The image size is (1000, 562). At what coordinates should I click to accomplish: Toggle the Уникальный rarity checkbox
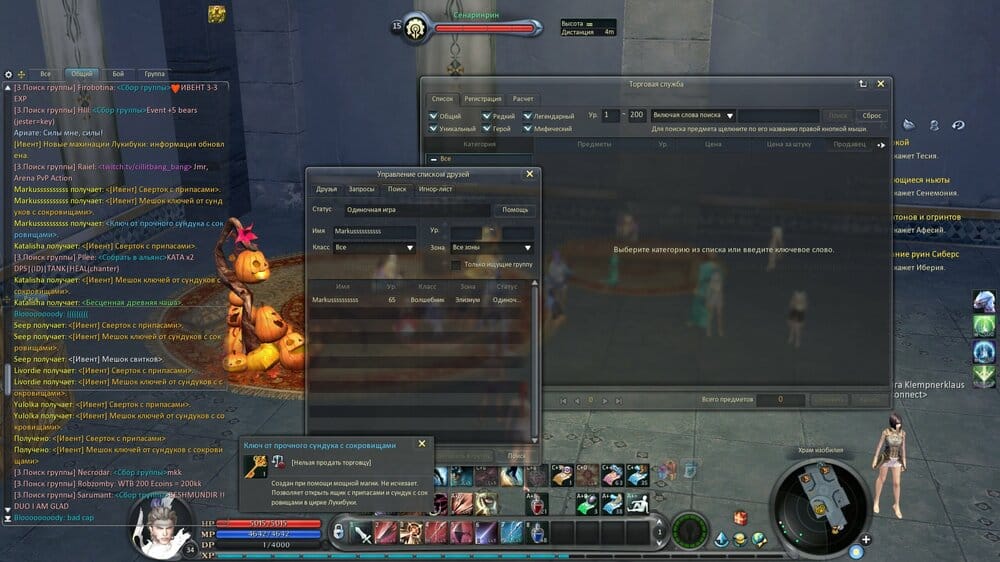432,129
